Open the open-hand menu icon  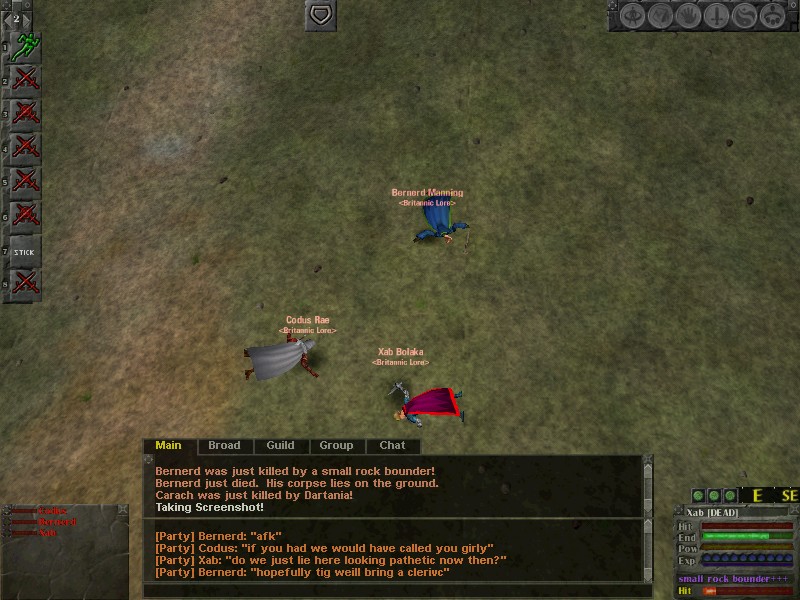pyautogui.click(x=688, y=16)
